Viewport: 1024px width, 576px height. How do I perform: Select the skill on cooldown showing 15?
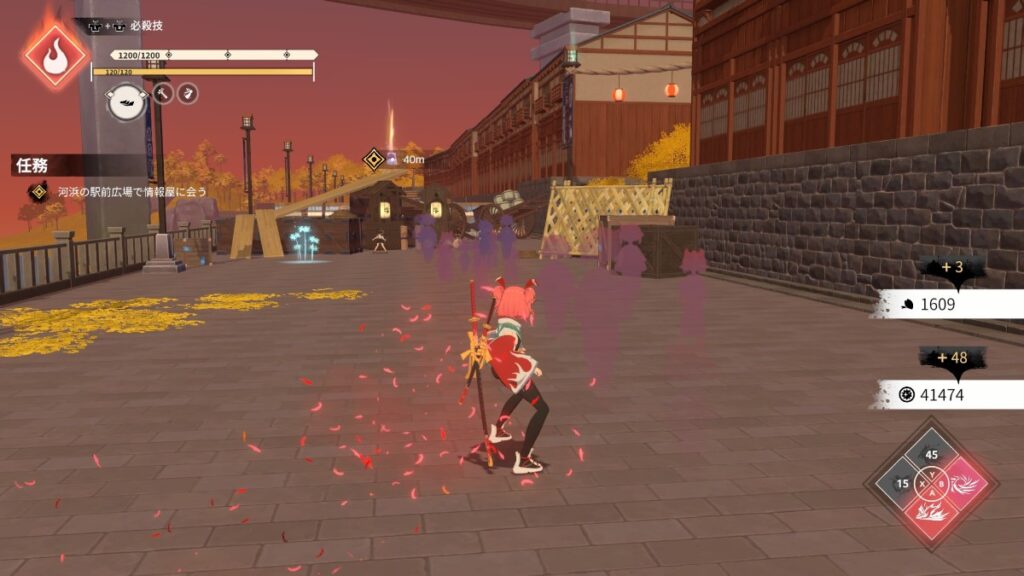click(902, 485)
